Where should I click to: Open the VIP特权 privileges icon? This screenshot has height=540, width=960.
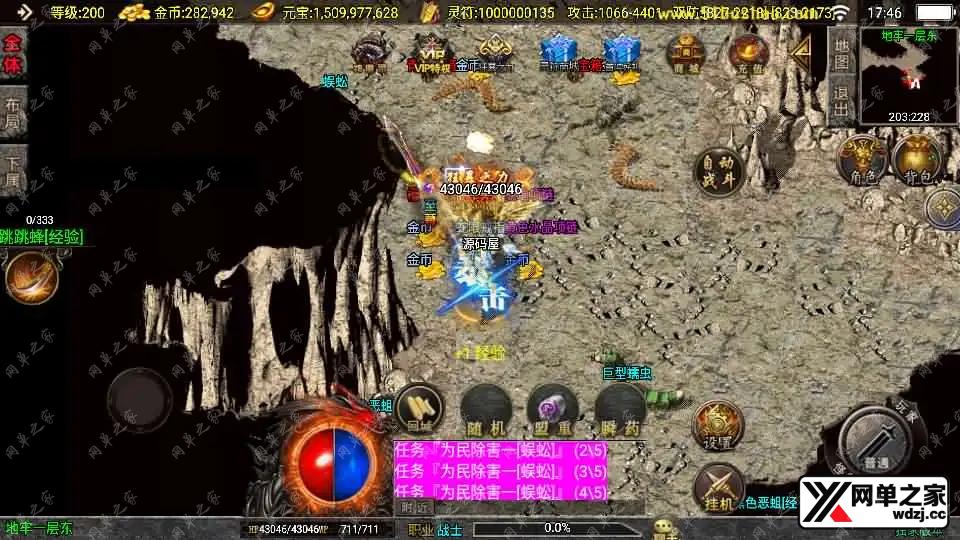pyautogui.click(x=432, y=53)
